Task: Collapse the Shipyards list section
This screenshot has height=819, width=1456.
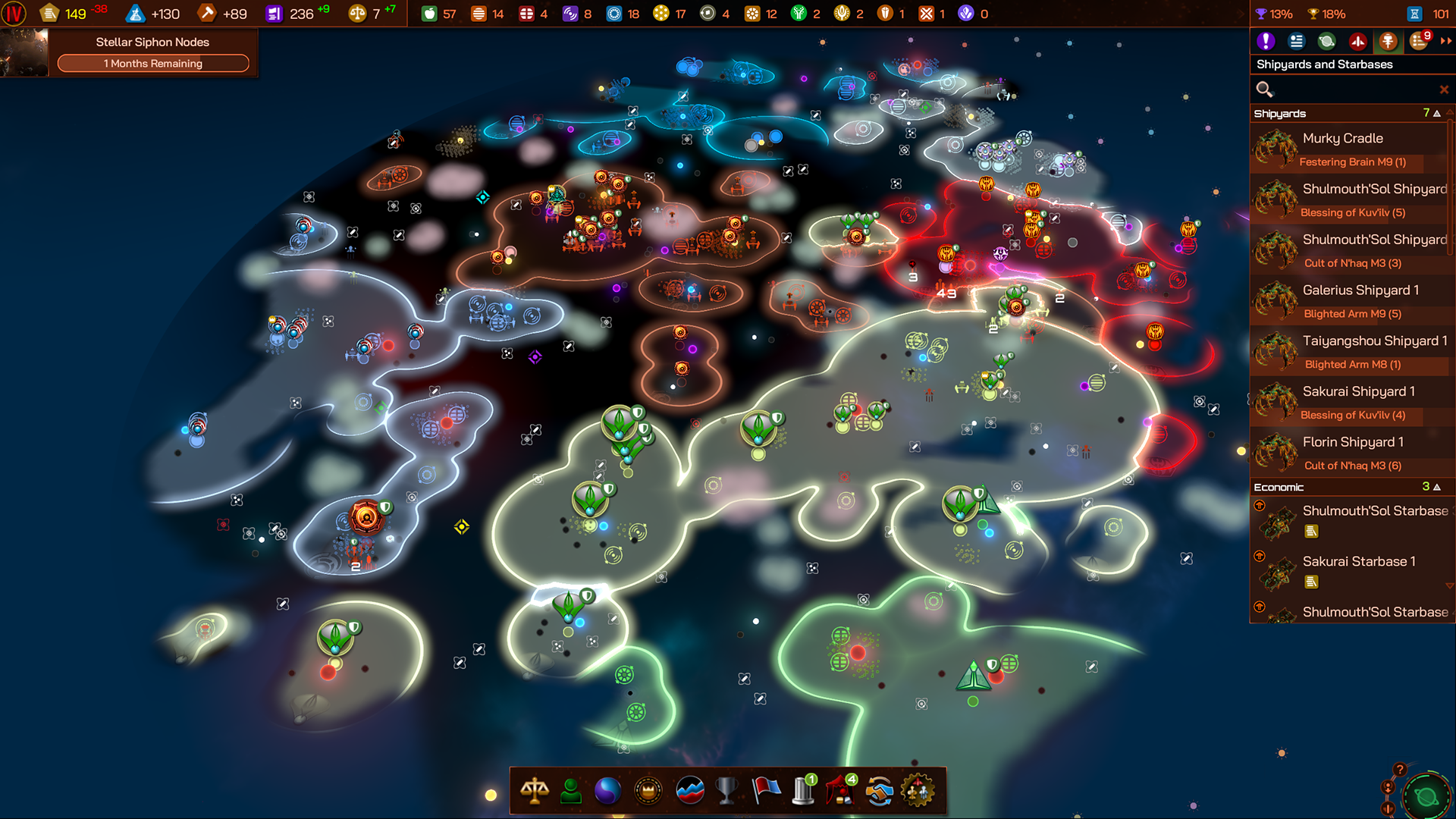Action: 1436,113
